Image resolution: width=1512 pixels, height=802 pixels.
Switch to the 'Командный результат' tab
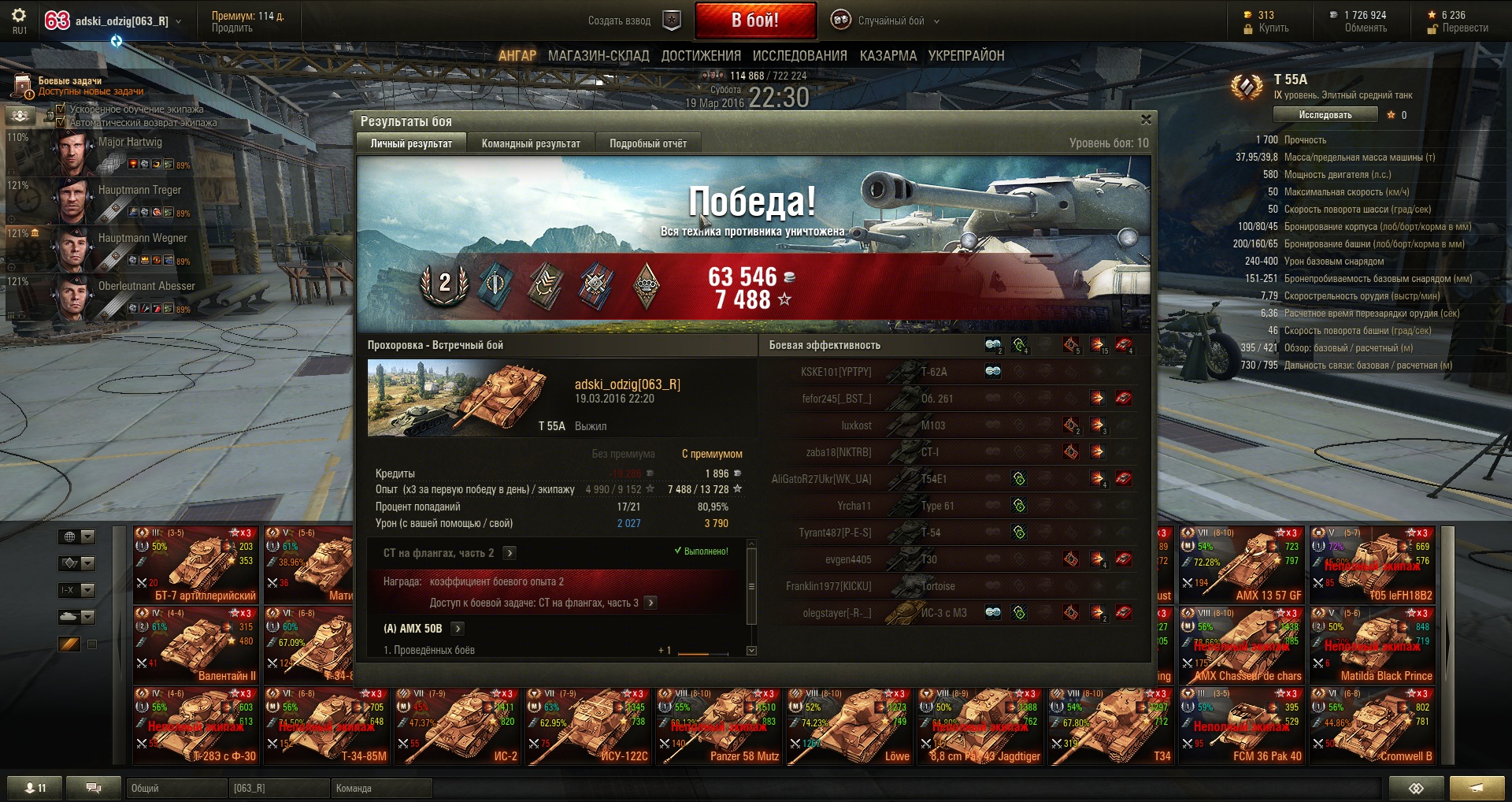(531, 143)
